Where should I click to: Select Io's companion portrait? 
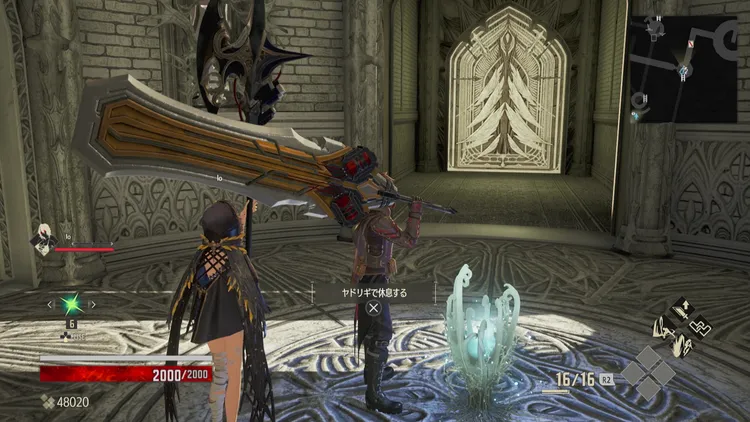(x=45, y=236)
